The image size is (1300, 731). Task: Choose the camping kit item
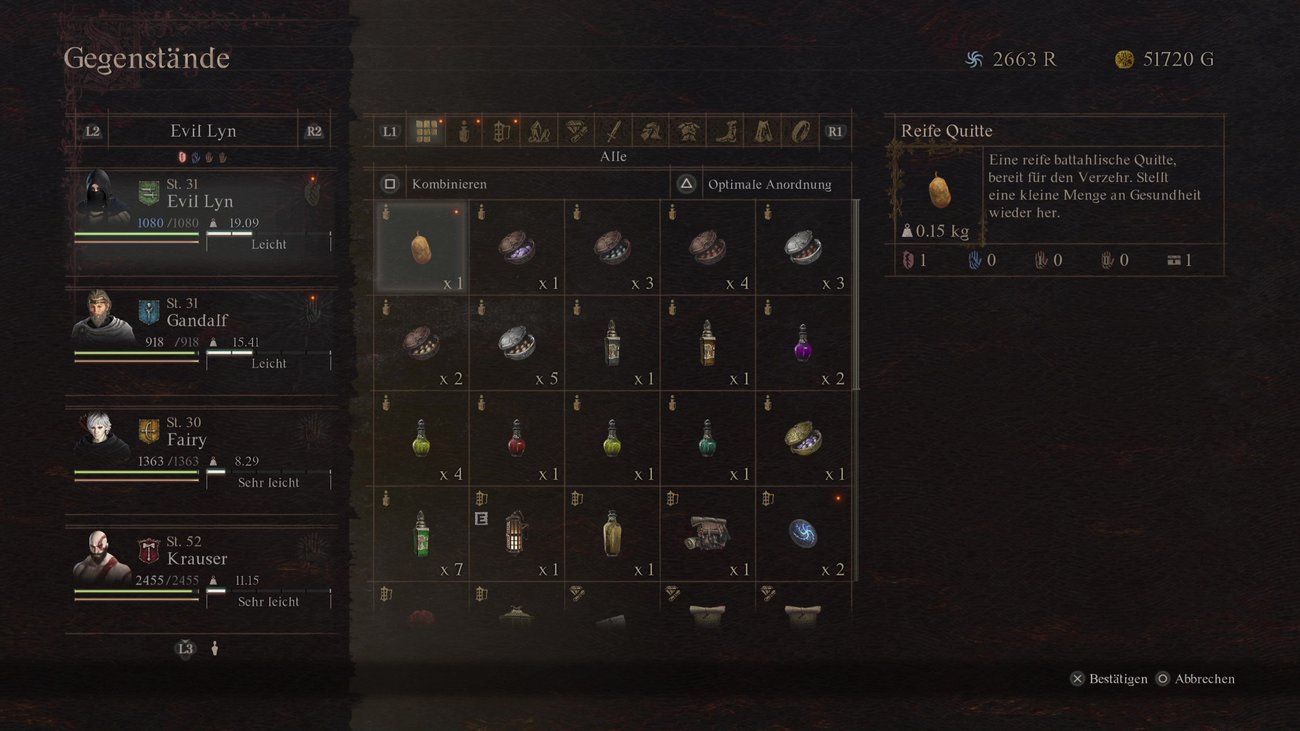707,533
